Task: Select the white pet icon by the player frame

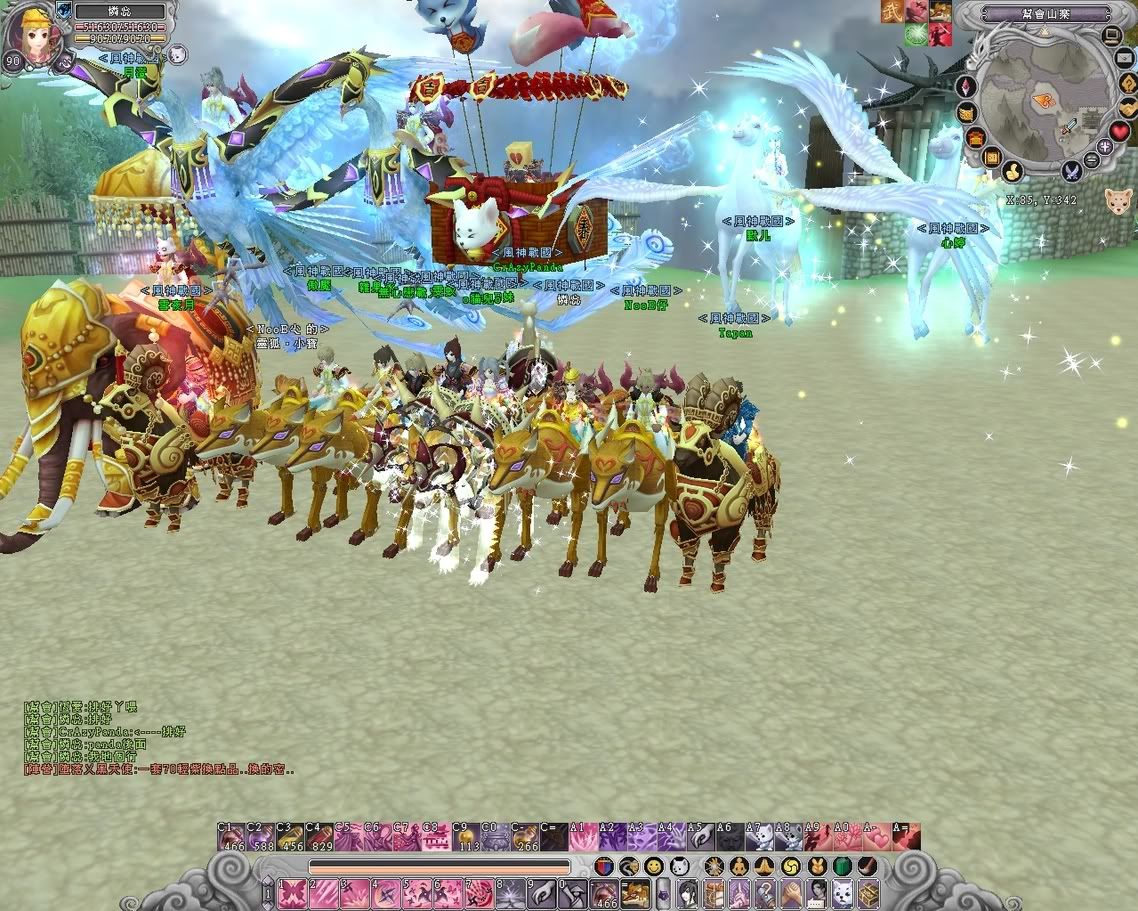Action: tap(178, 53)
